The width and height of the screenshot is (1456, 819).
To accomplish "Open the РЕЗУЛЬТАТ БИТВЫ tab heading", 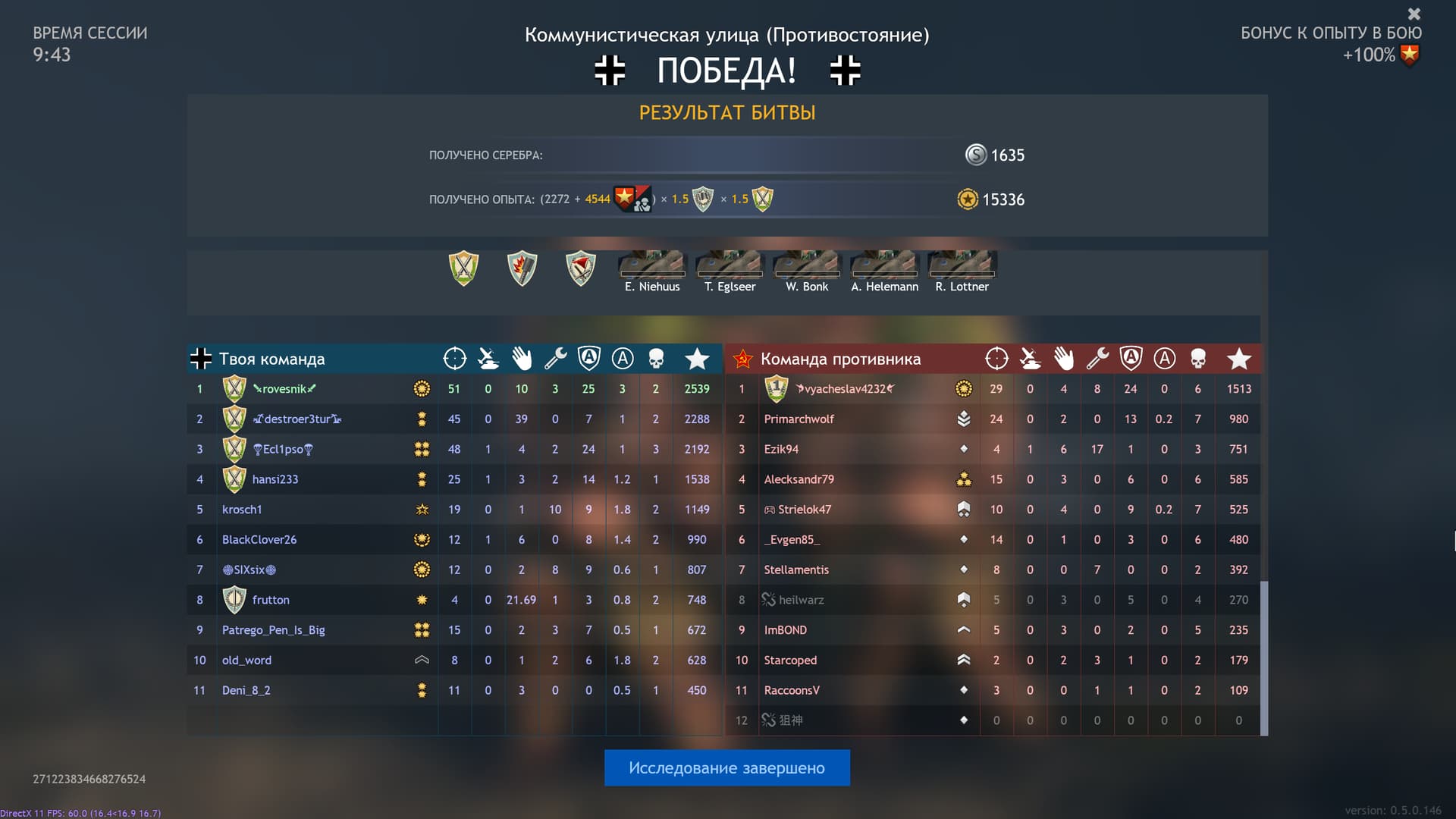I will pyautogui.click(x=727, y=112).
